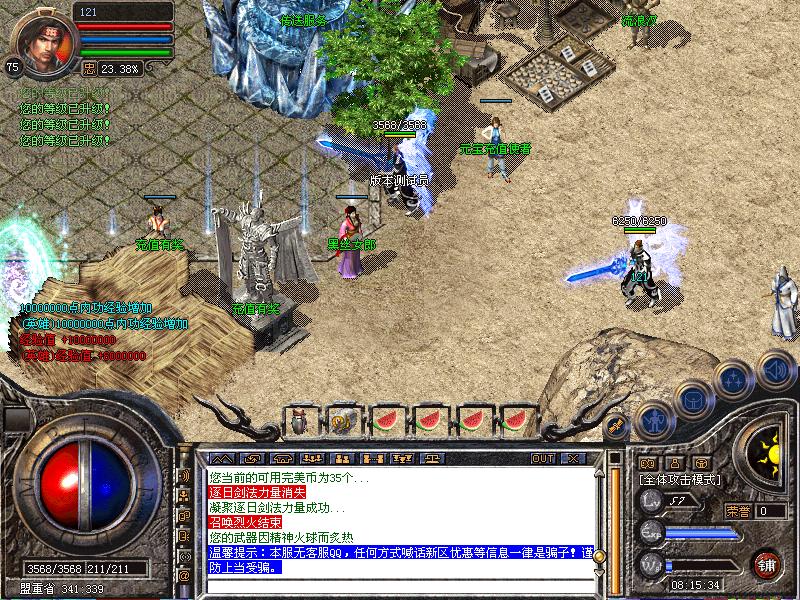Close the game with the X button

(572, 458)
